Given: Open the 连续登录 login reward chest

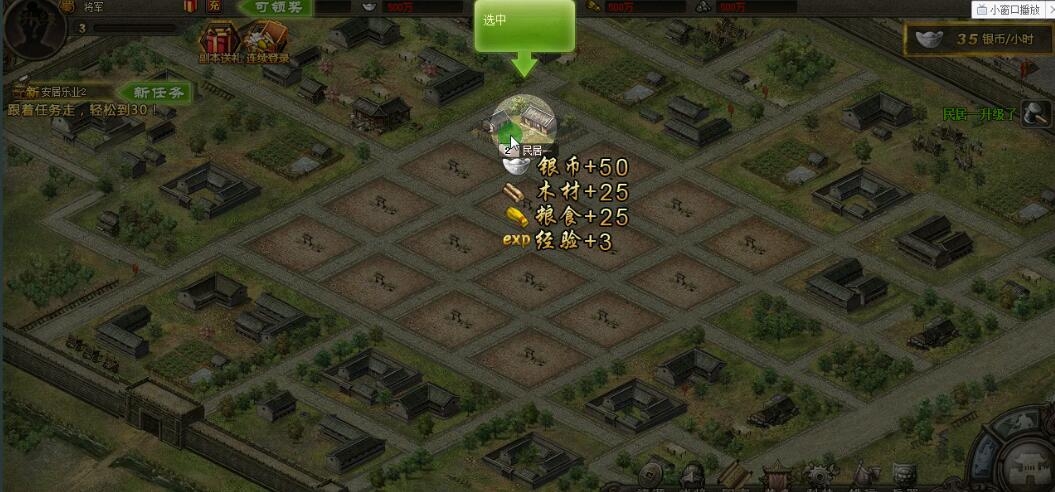Looking at the screenshot, I should click(264, 42).
